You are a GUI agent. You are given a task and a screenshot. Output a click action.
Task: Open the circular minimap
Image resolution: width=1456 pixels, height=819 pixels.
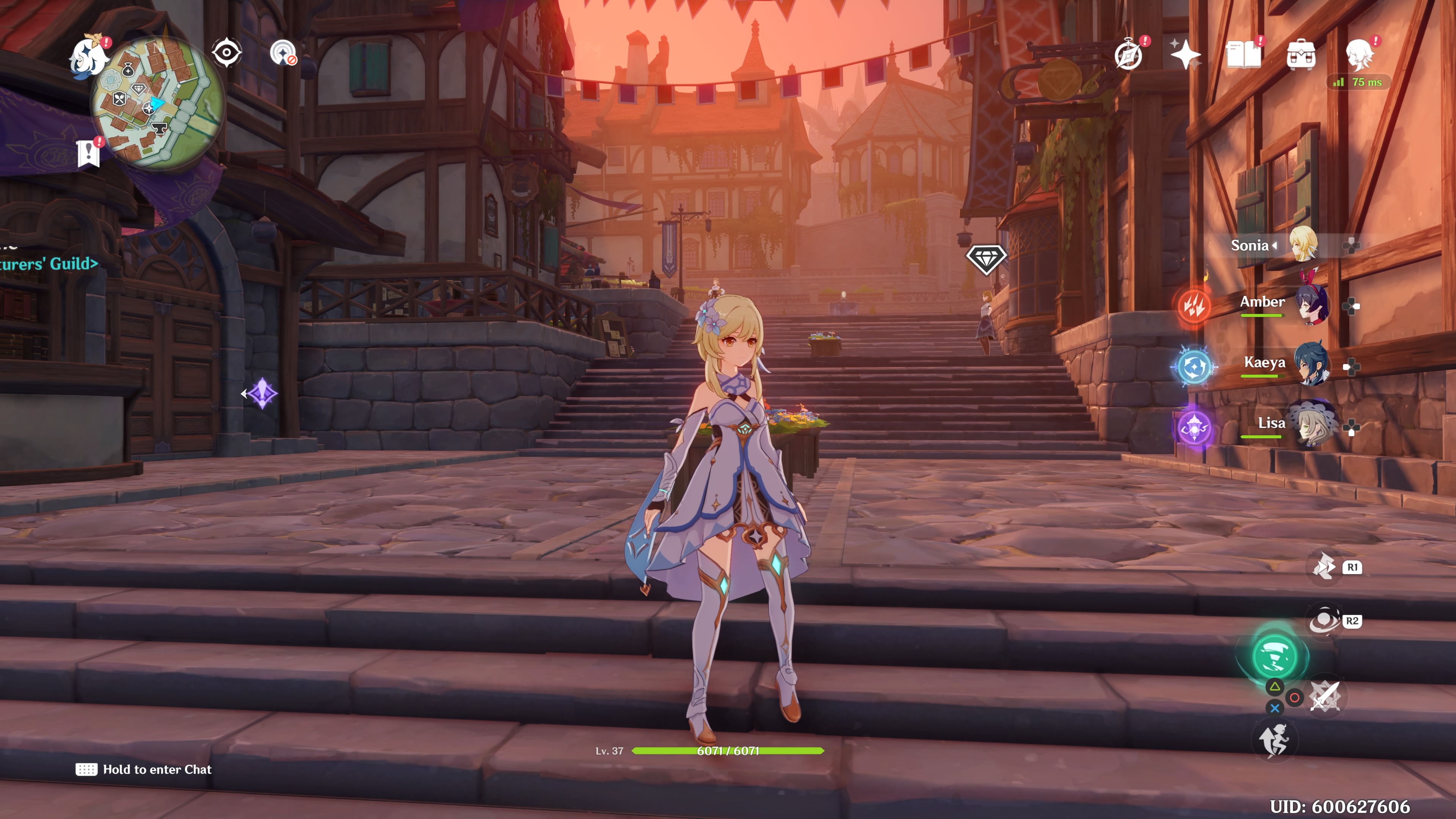coord(158,104)
